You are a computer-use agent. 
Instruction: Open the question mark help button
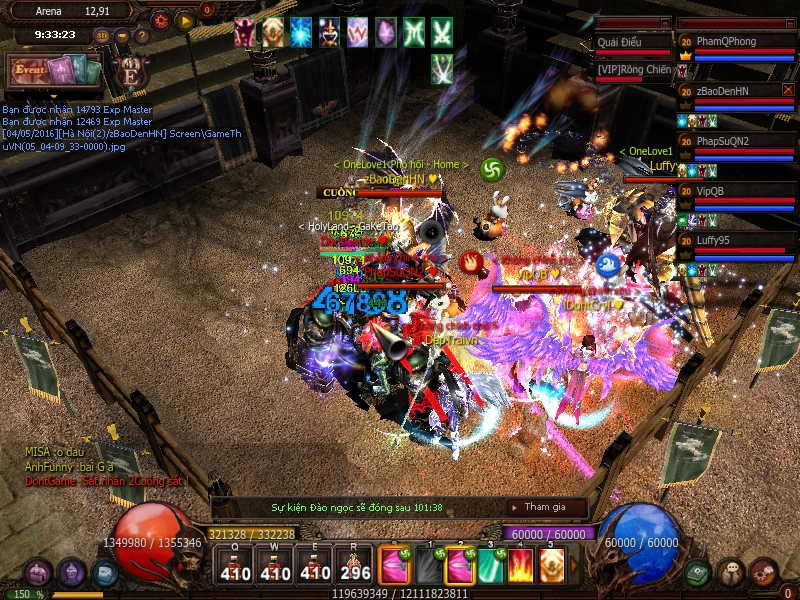click(141, 36)
